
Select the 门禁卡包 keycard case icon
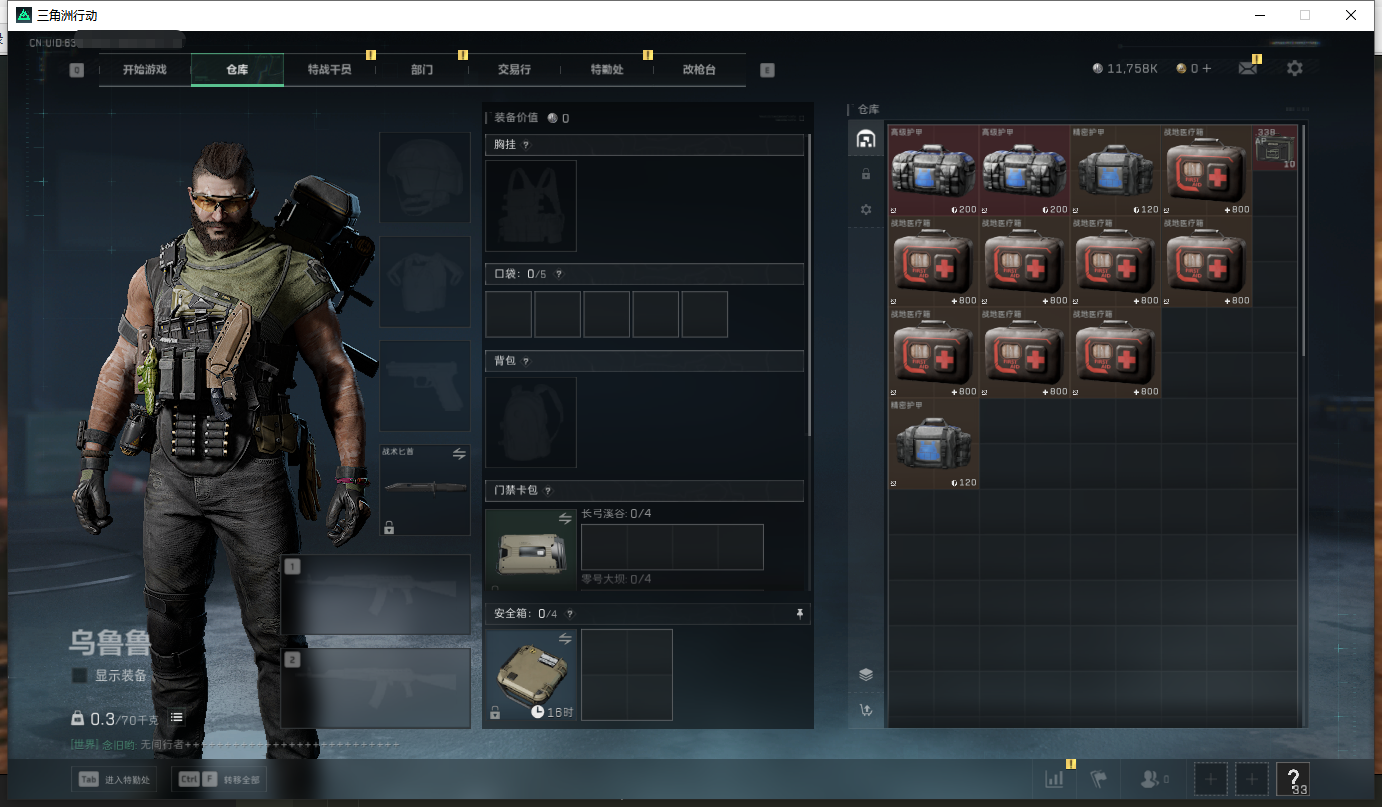(x=530, y=551)
